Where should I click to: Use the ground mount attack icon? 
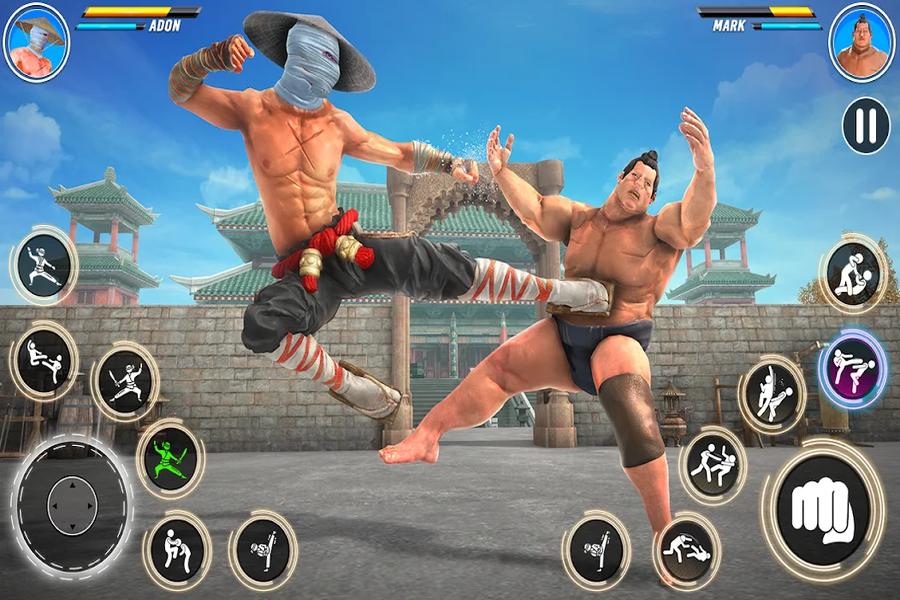coord(852,273)
